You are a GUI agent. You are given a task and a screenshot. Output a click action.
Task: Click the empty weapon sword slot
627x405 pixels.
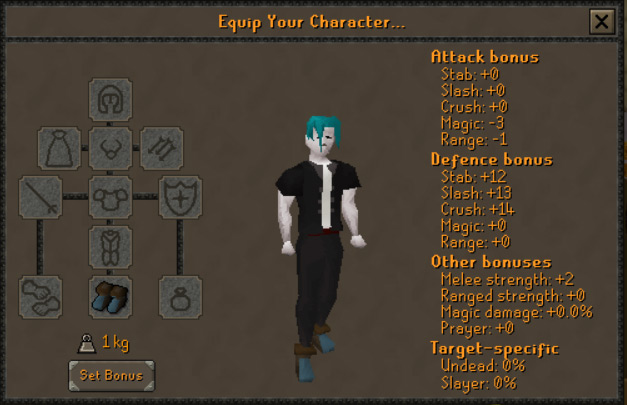pos(40,197)
